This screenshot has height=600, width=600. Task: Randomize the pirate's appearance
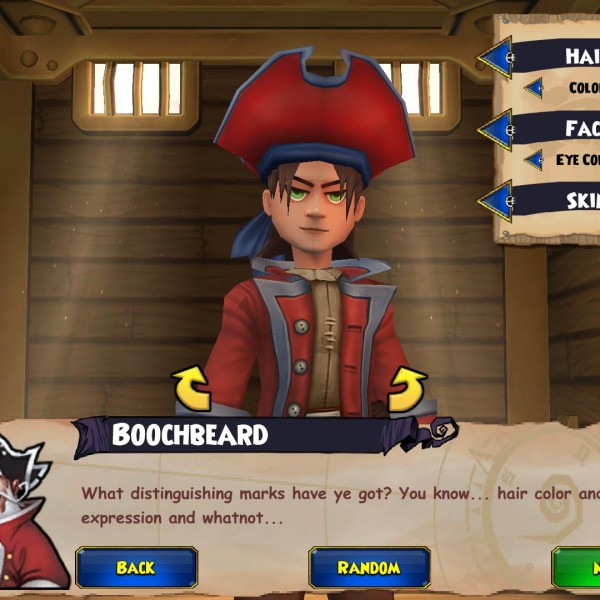click(368, 567)
